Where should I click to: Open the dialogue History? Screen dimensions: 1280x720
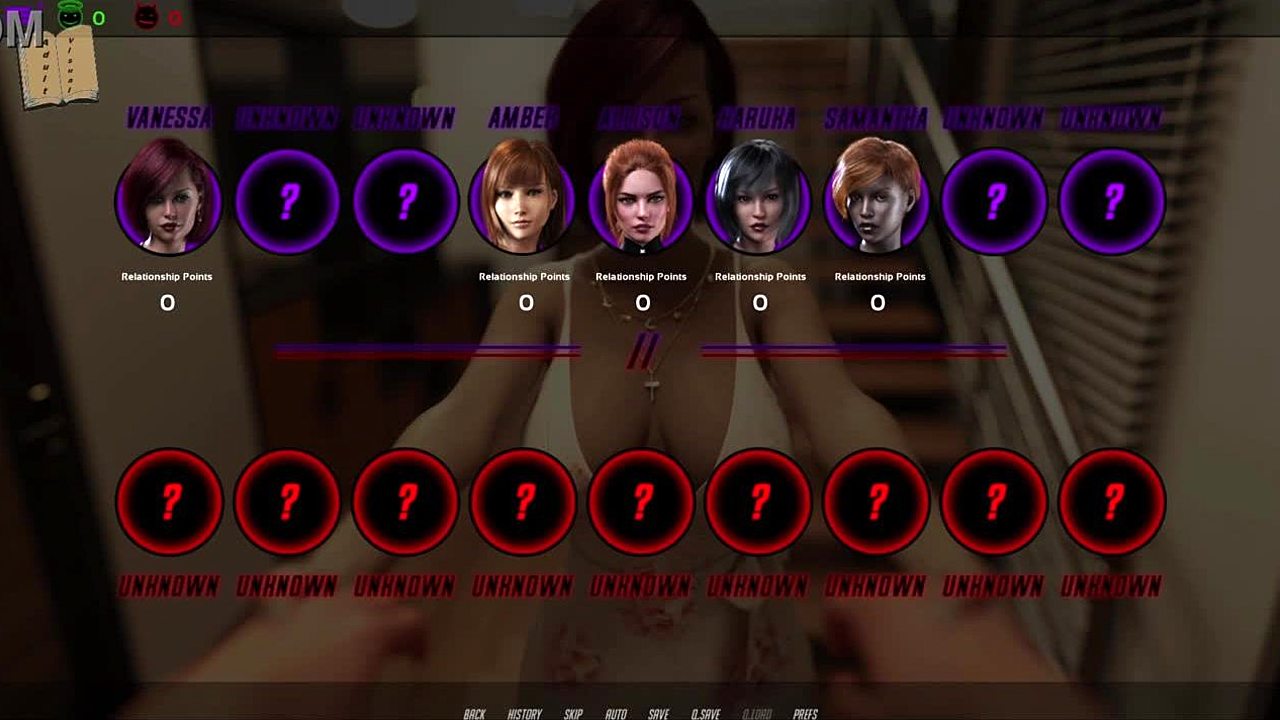click(524, 713)
